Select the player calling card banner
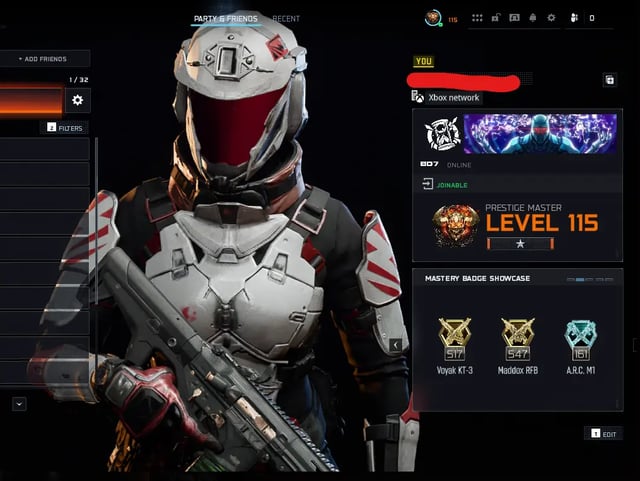 coord(539,133)
